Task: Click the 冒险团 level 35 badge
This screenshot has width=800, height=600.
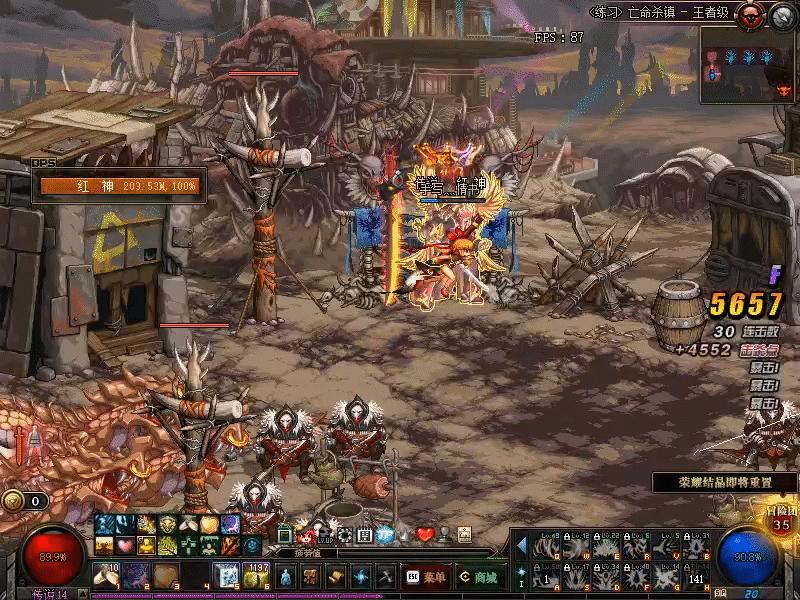Action: pyautogui.click(x=782, y=520)
